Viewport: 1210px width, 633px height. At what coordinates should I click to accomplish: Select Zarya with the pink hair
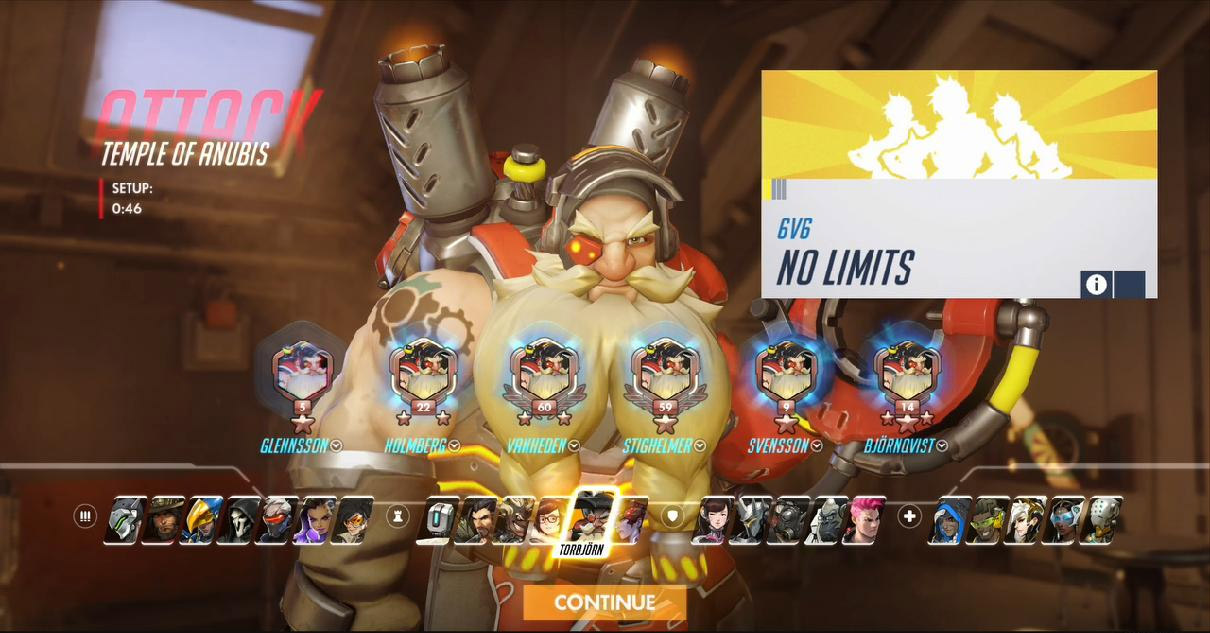point(864,519)
